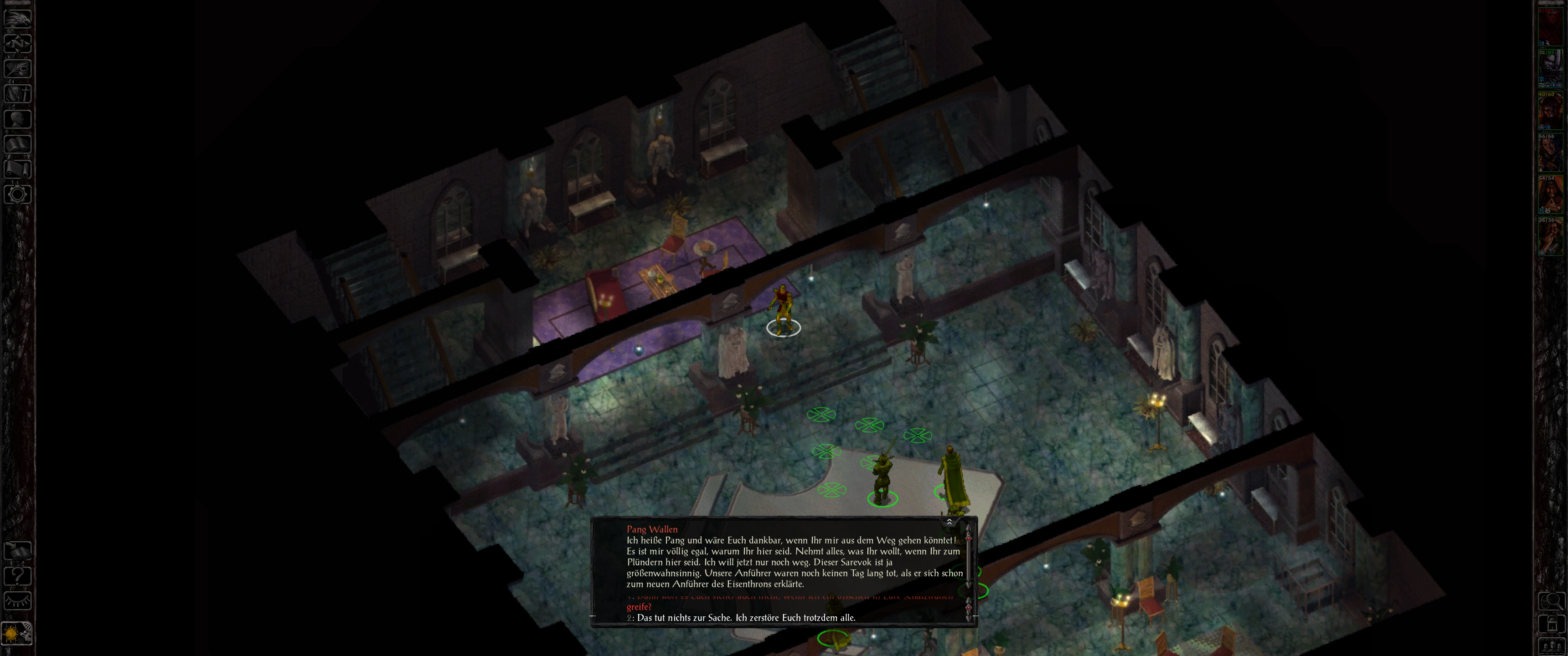This screenshot has height=656, width=1568.
Task: Click the quick save book button
Action: point(17,550)
